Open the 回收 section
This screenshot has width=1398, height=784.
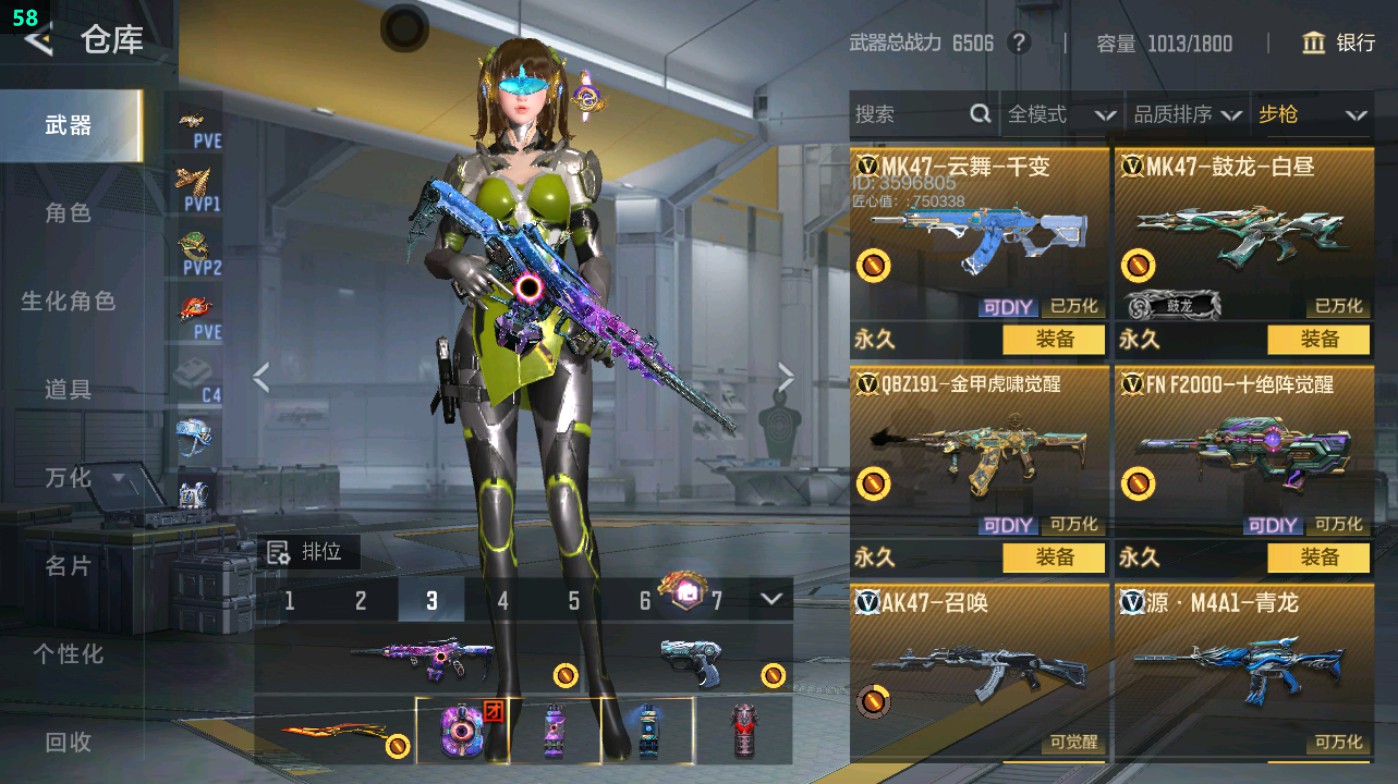point(68,741)
